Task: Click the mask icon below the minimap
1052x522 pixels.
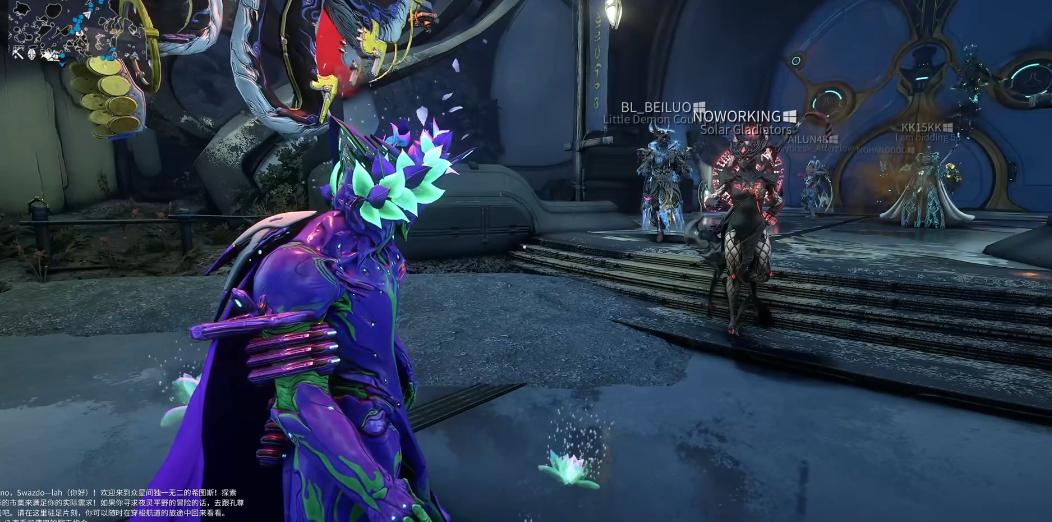Action: pyautogui.click(x=32, y=54)
